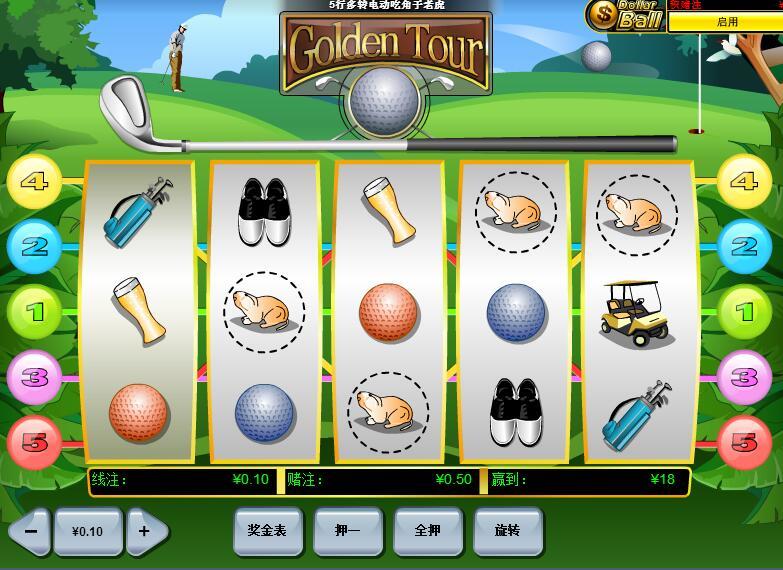The height and width of the screenshot is (570, 783).
Task: Increase the coin value with plus button
Action: click(x=146, y=531)
